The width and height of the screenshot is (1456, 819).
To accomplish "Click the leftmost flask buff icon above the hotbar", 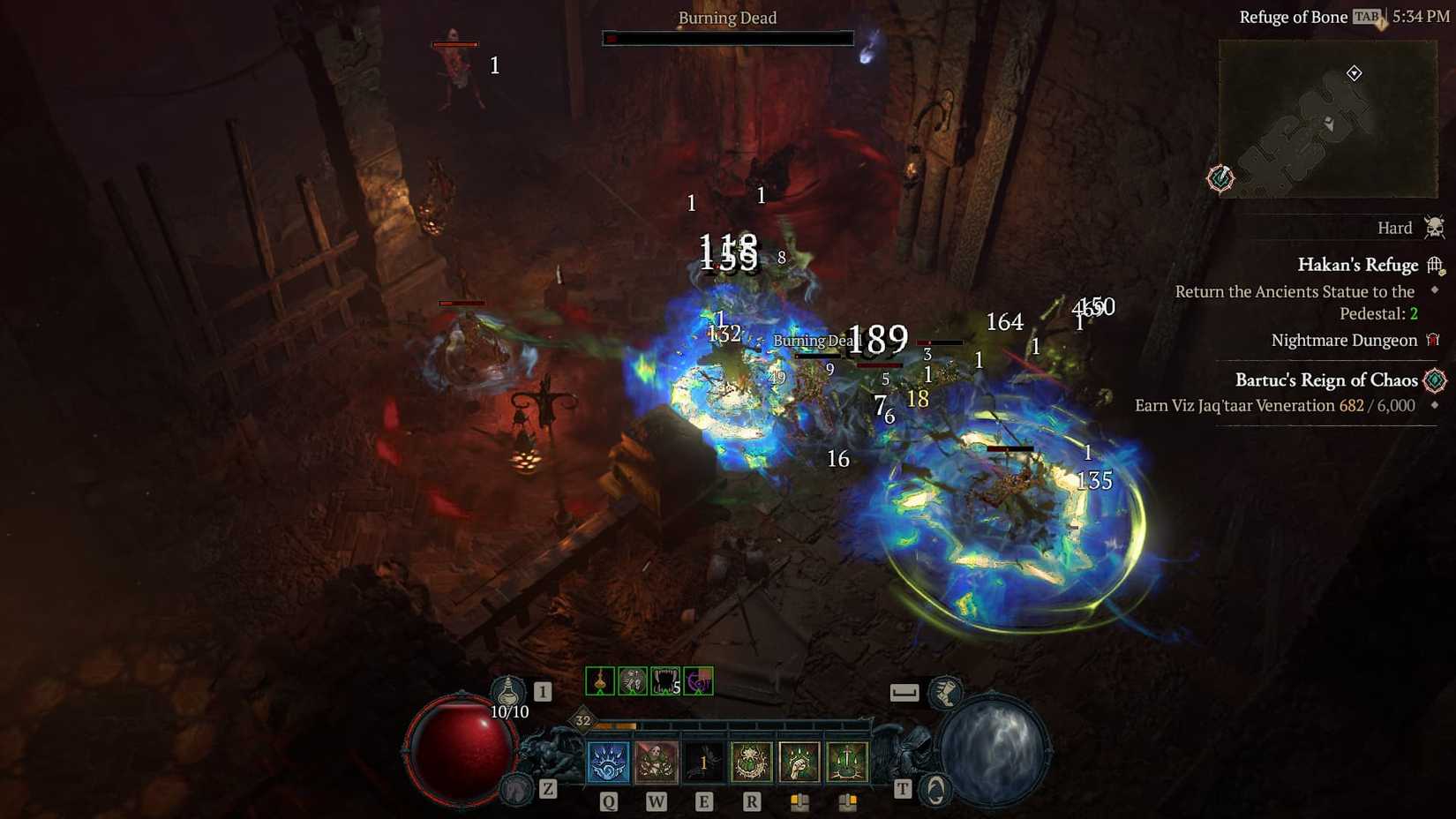I will click(x=600, y=680).
